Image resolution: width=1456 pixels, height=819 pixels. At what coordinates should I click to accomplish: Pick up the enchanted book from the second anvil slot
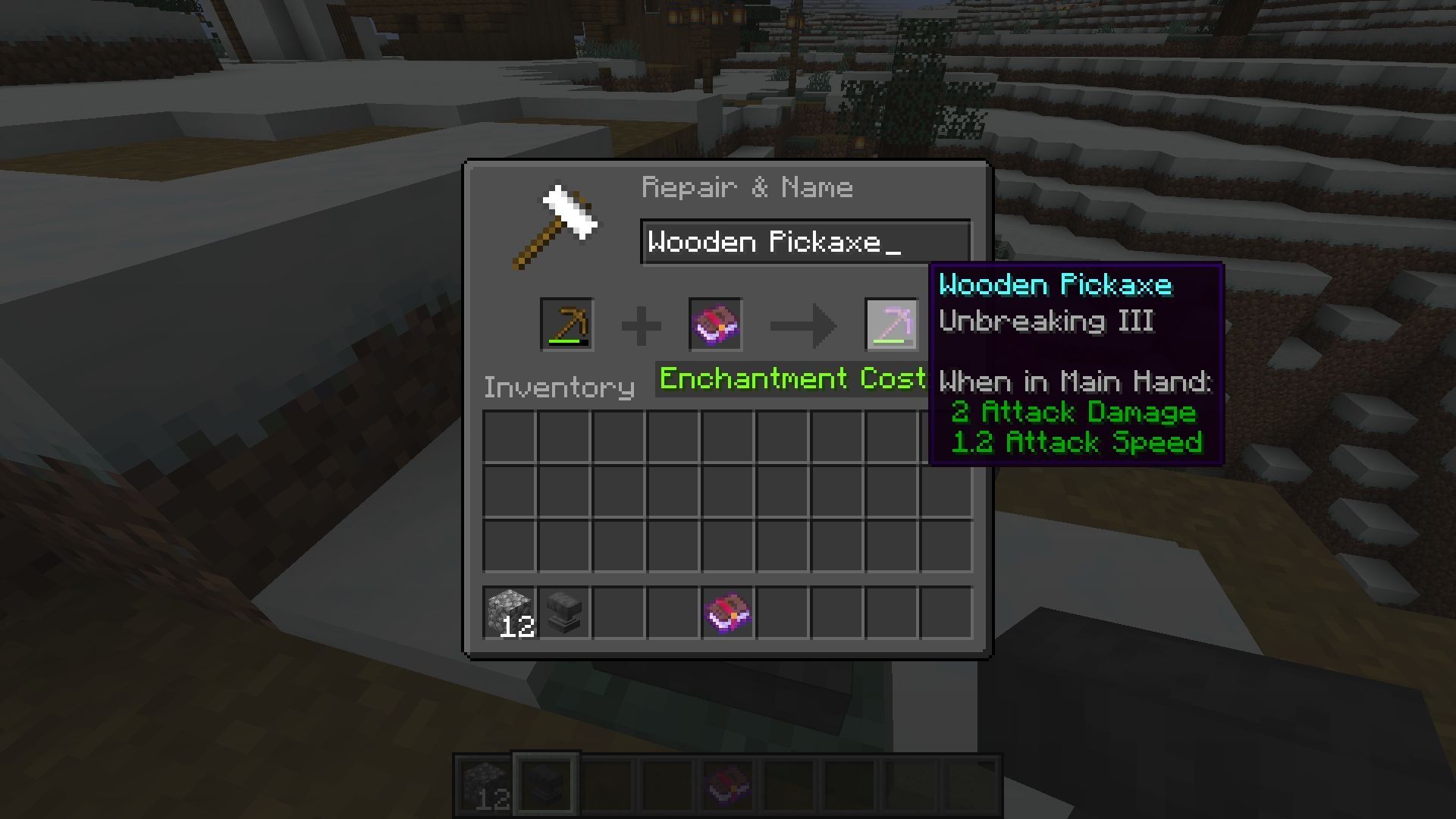click(714, 325)
